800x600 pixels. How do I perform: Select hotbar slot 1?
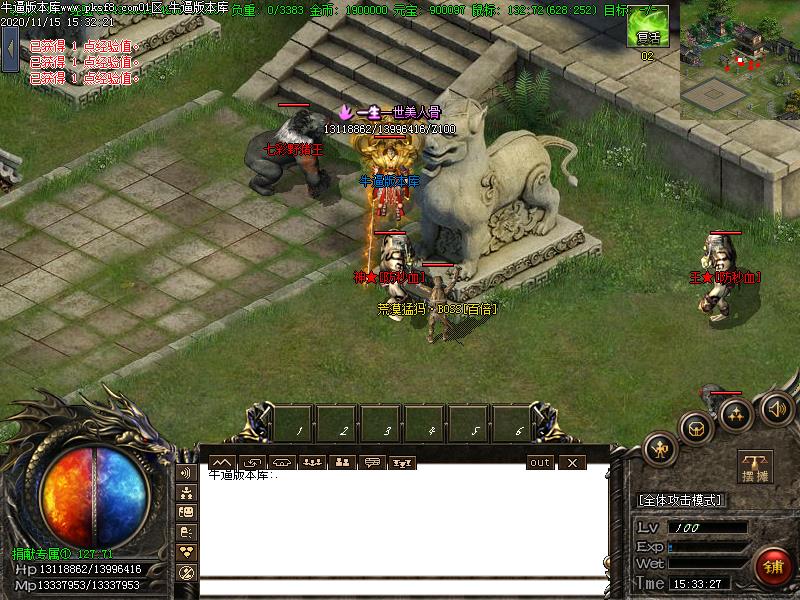pos(298,423)
